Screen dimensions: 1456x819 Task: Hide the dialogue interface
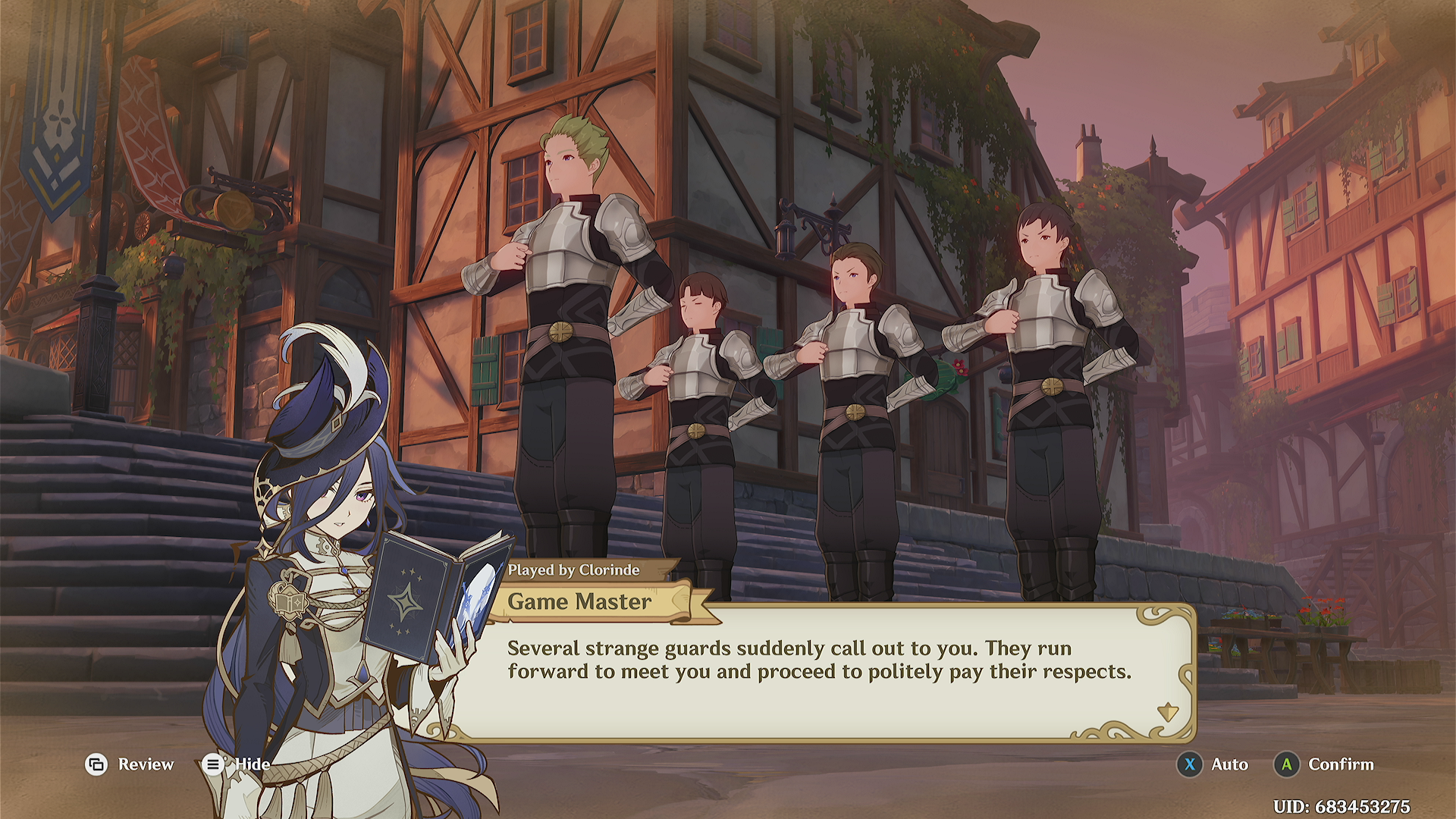[236, 764]
